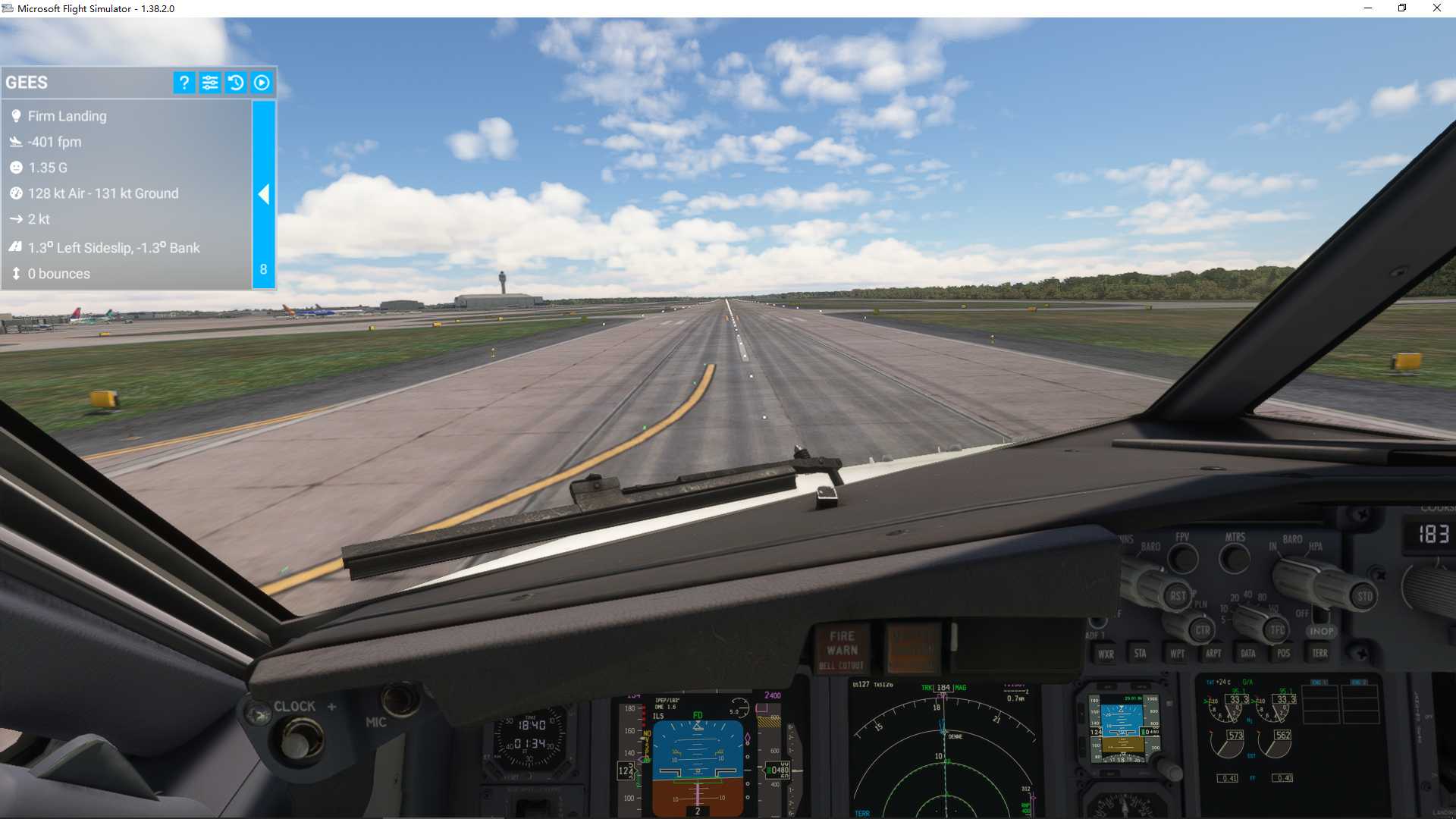Push the TFC traffic display knob
Image resolution: width=1456 pixels, height=819 pixels.
click(x=1277, y=630)
